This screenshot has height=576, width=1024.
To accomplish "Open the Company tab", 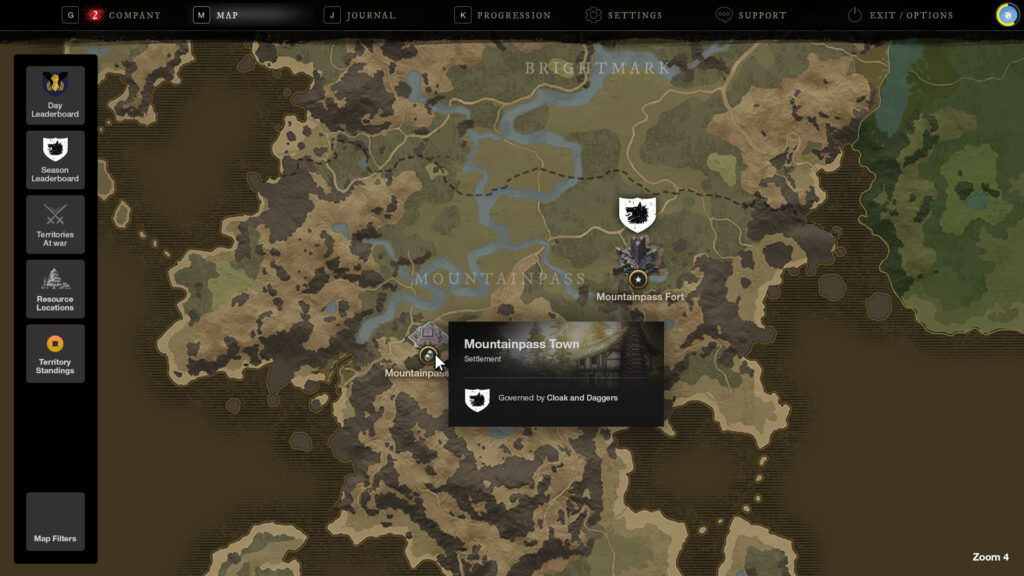I will coord(125,15).
